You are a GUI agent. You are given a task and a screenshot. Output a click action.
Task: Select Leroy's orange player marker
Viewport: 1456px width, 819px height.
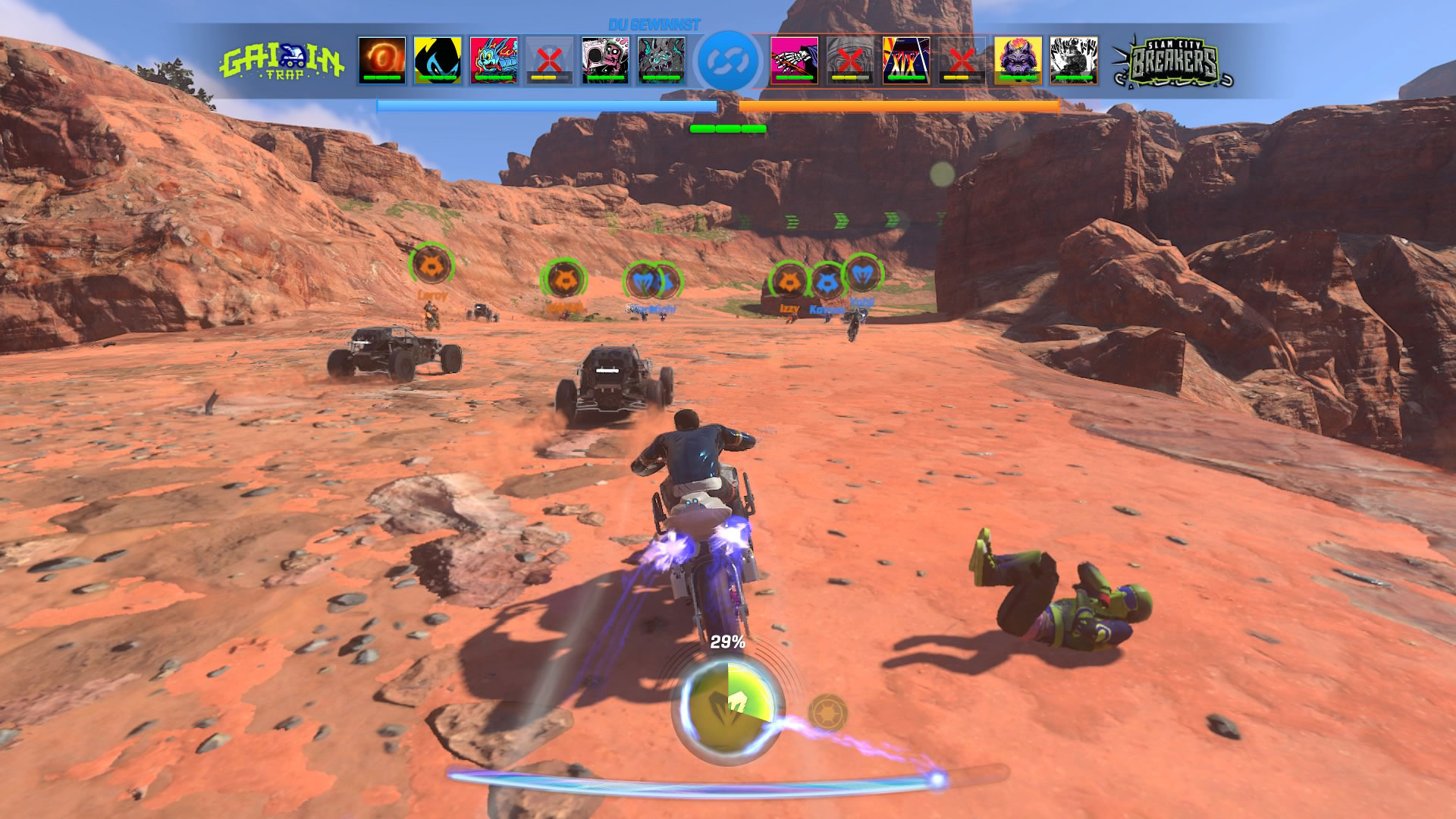point(431,265)
